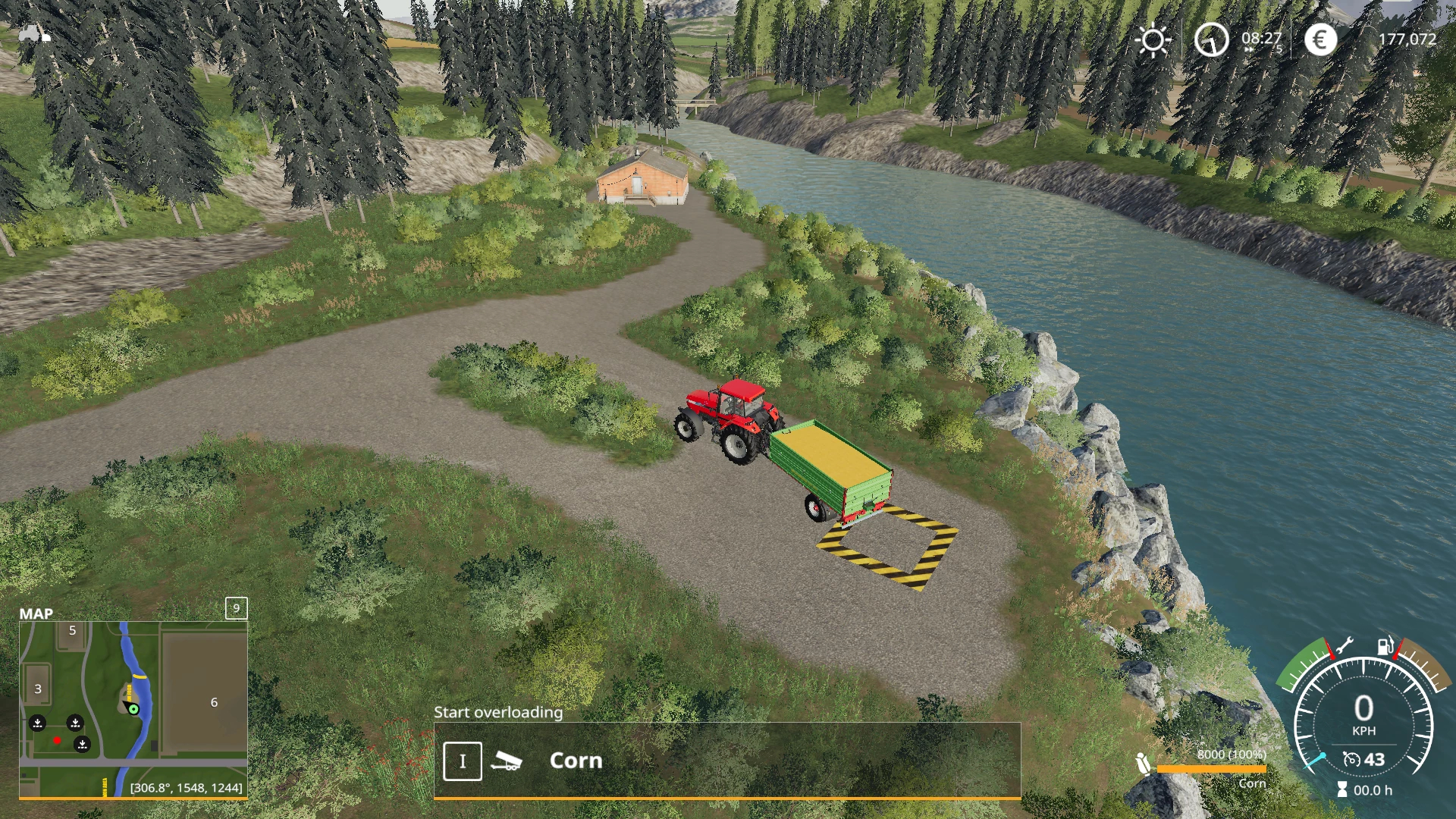This screenshot has height=819, width=1456.
Task: Click the wrench damage icon on the gauge
Action: click(x=1344, y=646)
